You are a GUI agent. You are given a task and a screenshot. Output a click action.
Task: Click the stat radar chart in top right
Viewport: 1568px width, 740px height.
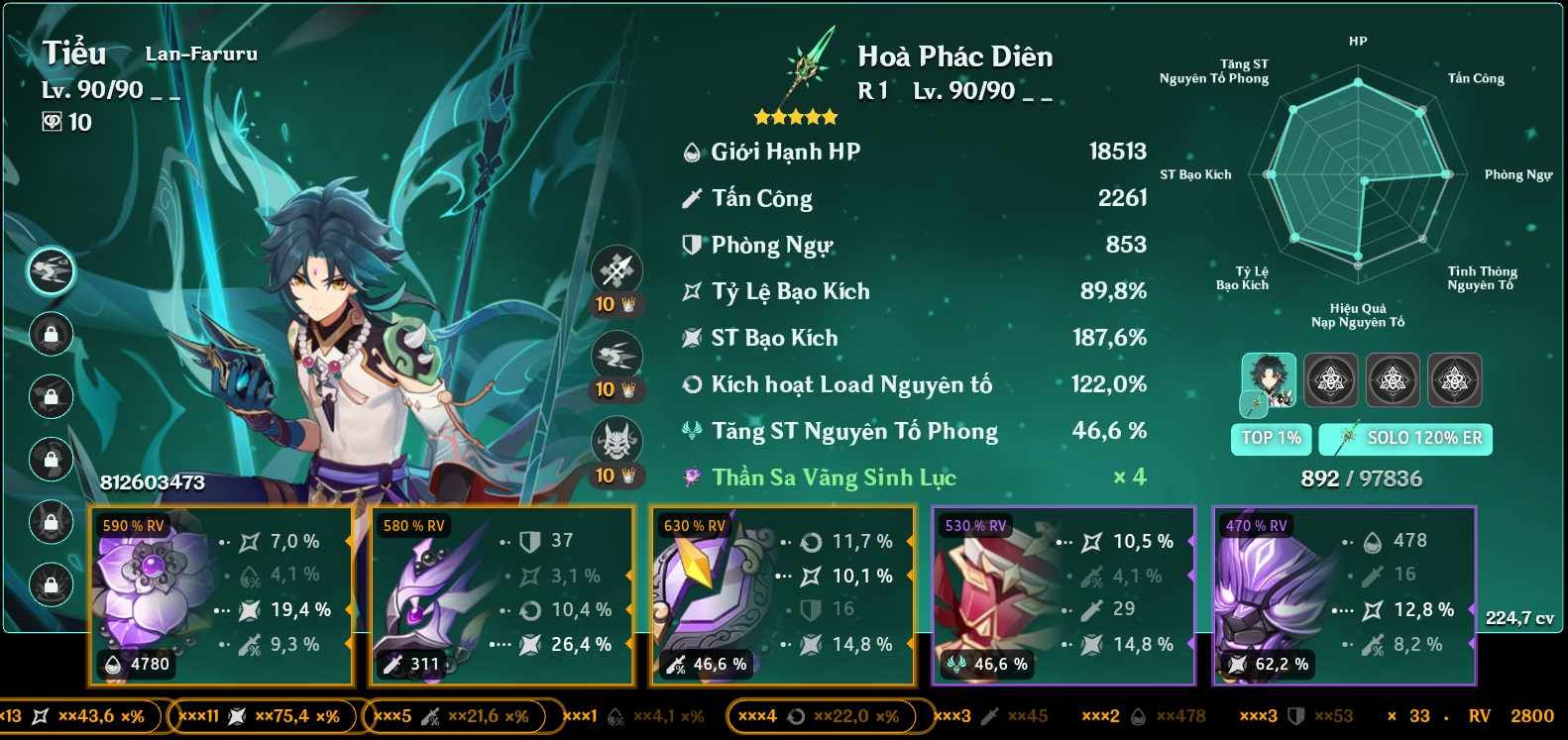point(1359,178)
